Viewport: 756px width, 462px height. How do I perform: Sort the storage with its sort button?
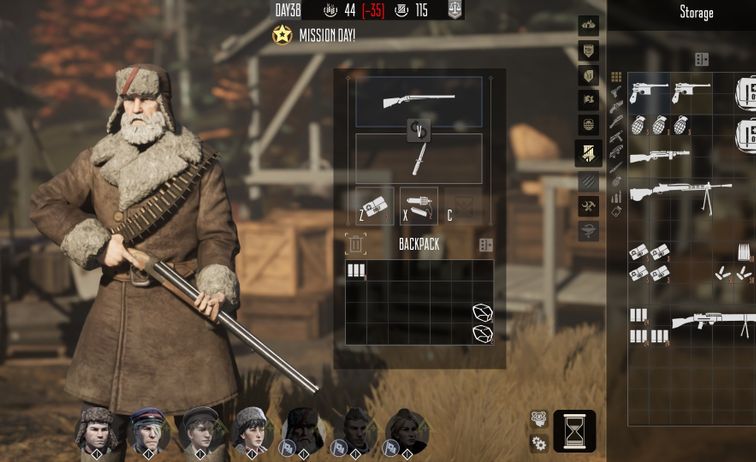pyautogui.click(x=702, y=59)
